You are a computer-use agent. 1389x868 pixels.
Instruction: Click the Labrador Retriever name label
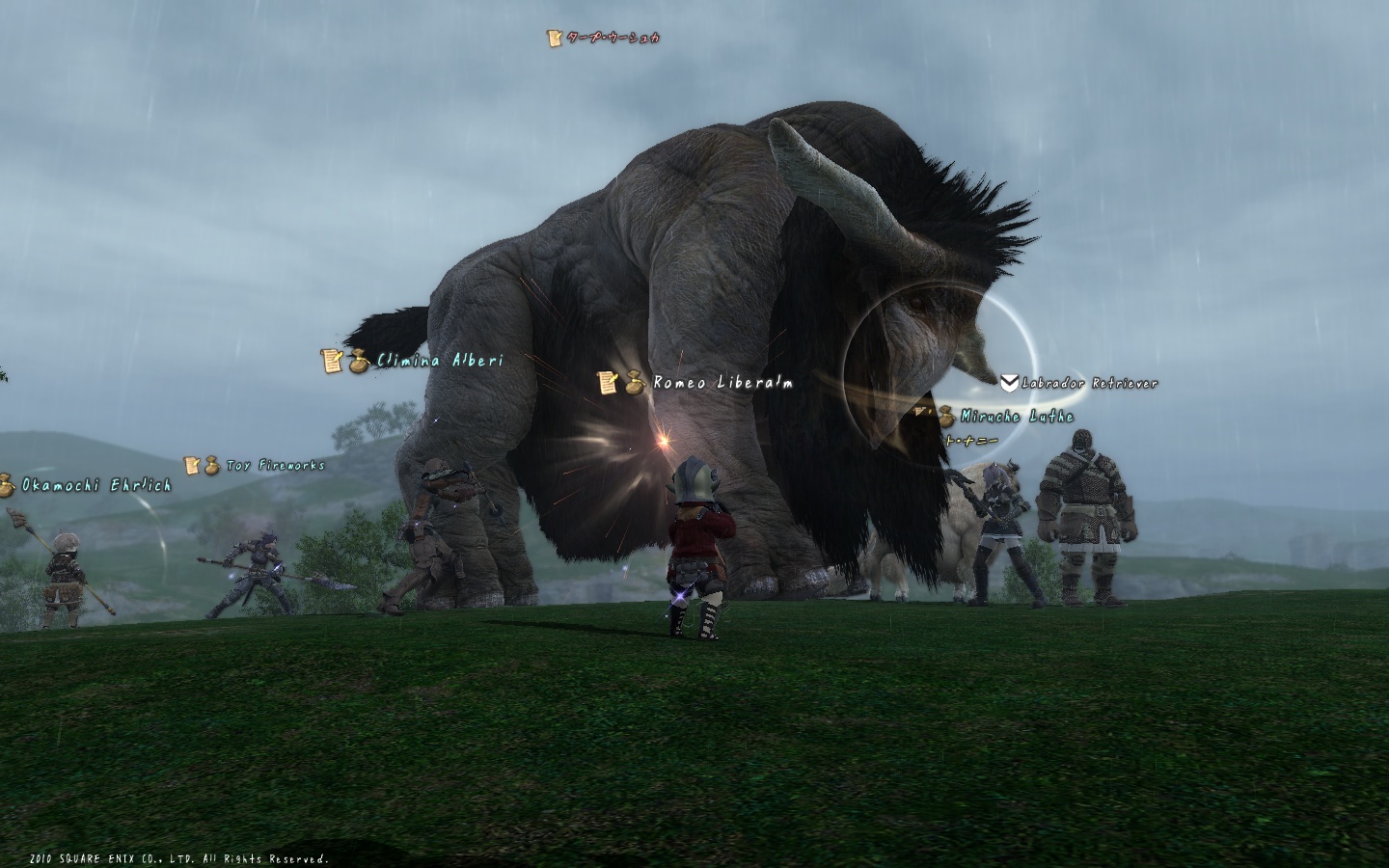click(x=1089, y=383)
